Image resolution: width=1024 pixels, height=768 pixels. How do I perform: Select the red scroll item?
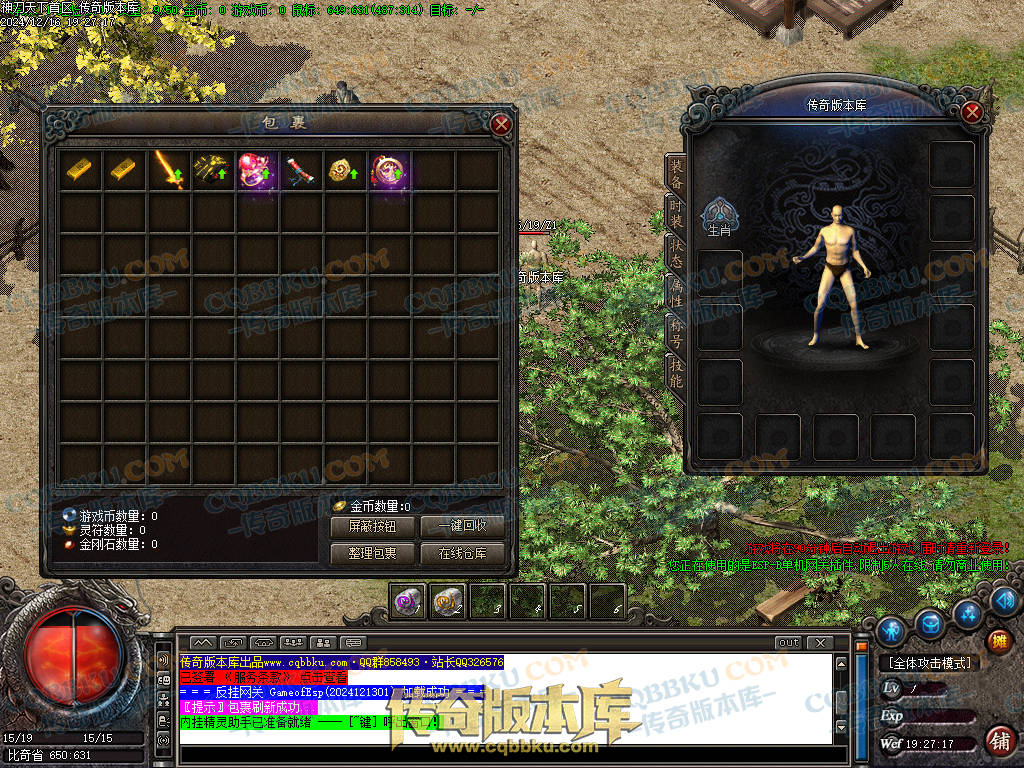299,170
